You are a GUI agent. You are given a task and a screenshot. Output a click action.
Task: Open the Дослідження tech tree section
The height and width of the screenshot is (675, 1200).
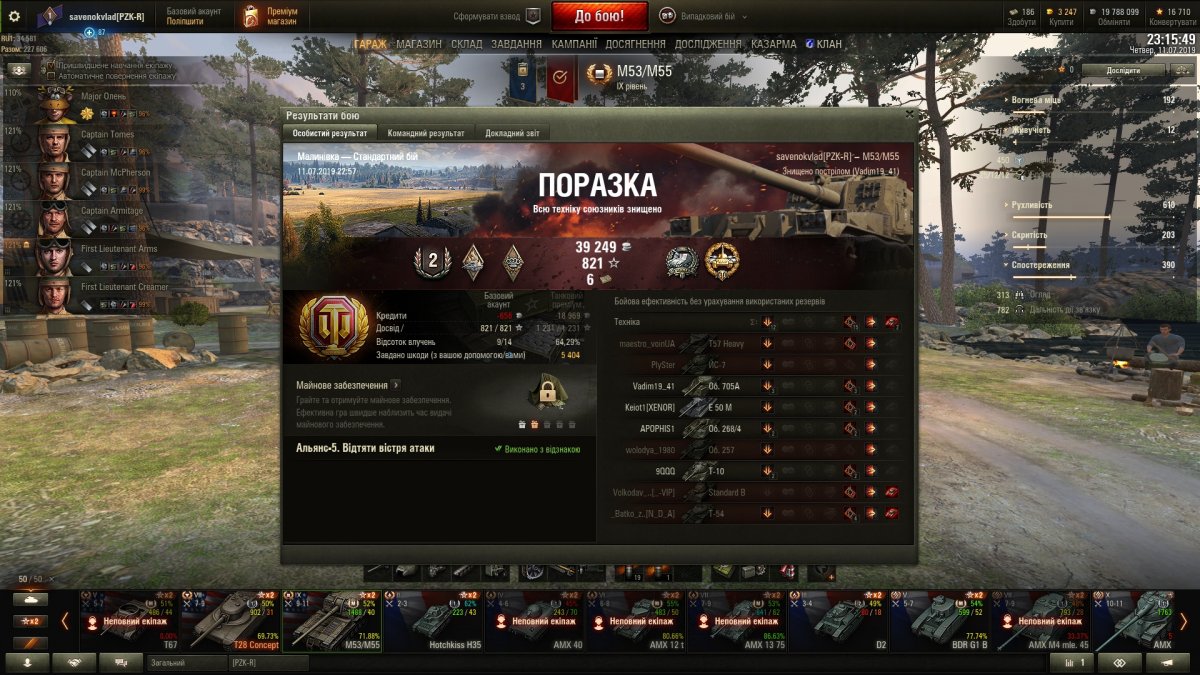pos(708,44)
